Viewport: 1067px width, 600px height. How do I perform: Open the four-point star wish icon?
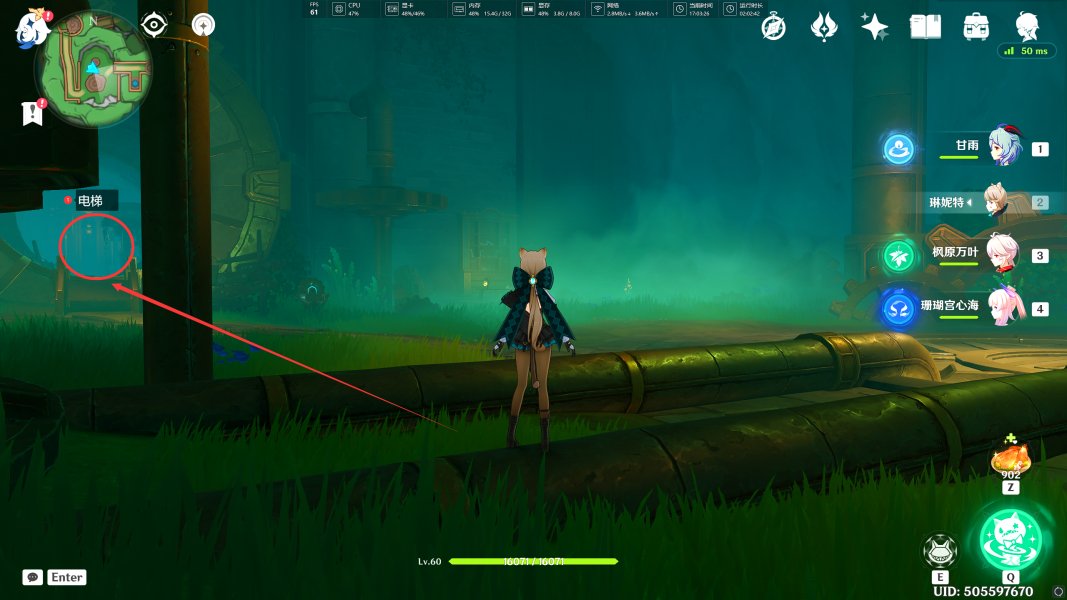coord(875,27)
